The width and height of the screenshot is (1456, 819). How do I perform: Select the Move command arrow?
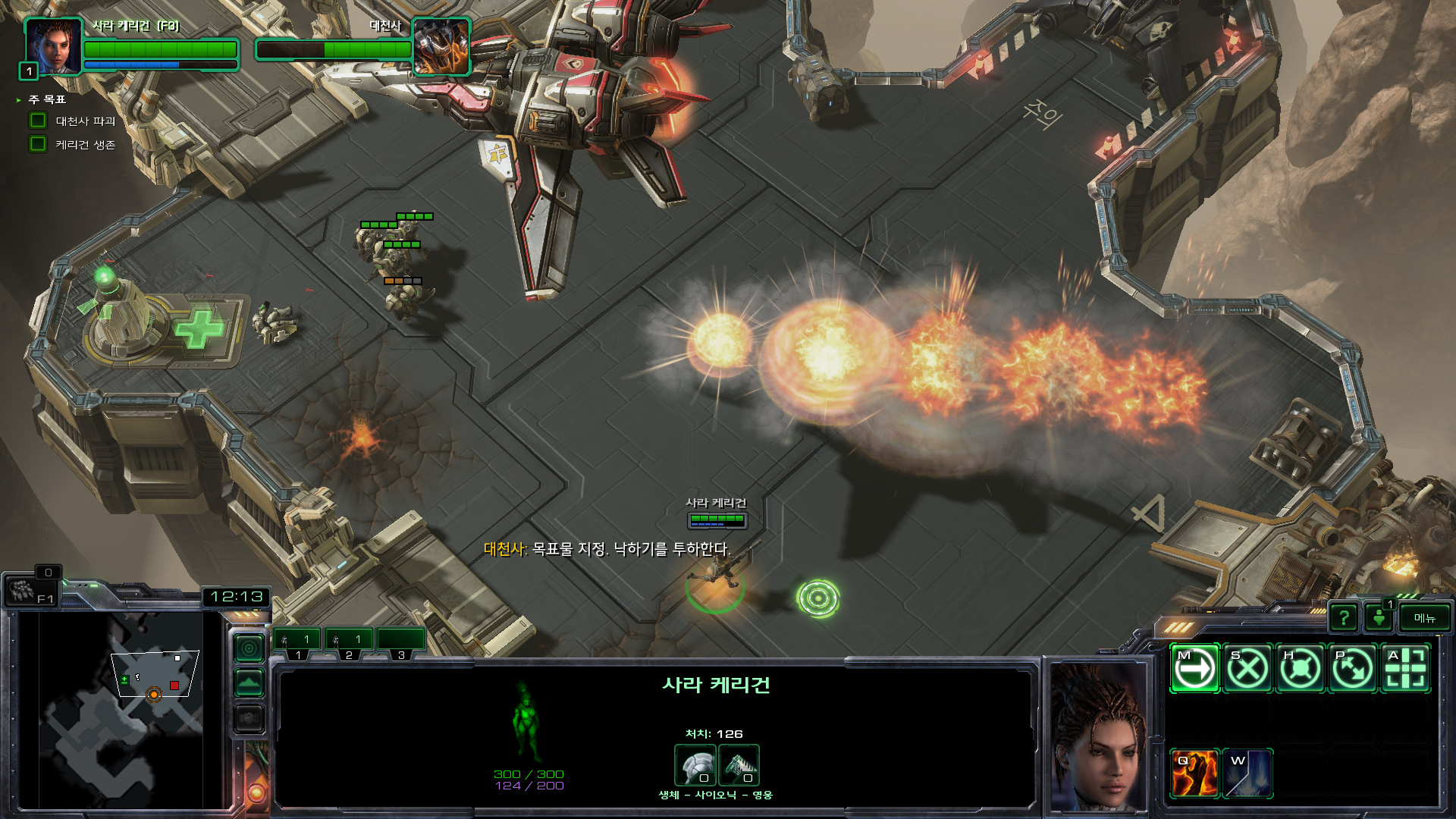pyautogui.click(x=1194, y=669)
